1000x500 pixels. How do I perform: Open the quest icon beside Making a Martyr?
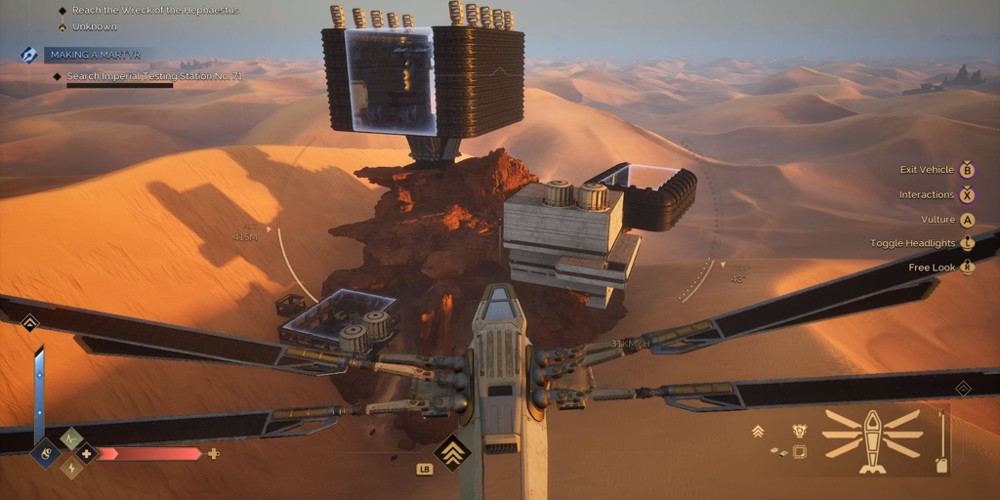click(29, 55)
